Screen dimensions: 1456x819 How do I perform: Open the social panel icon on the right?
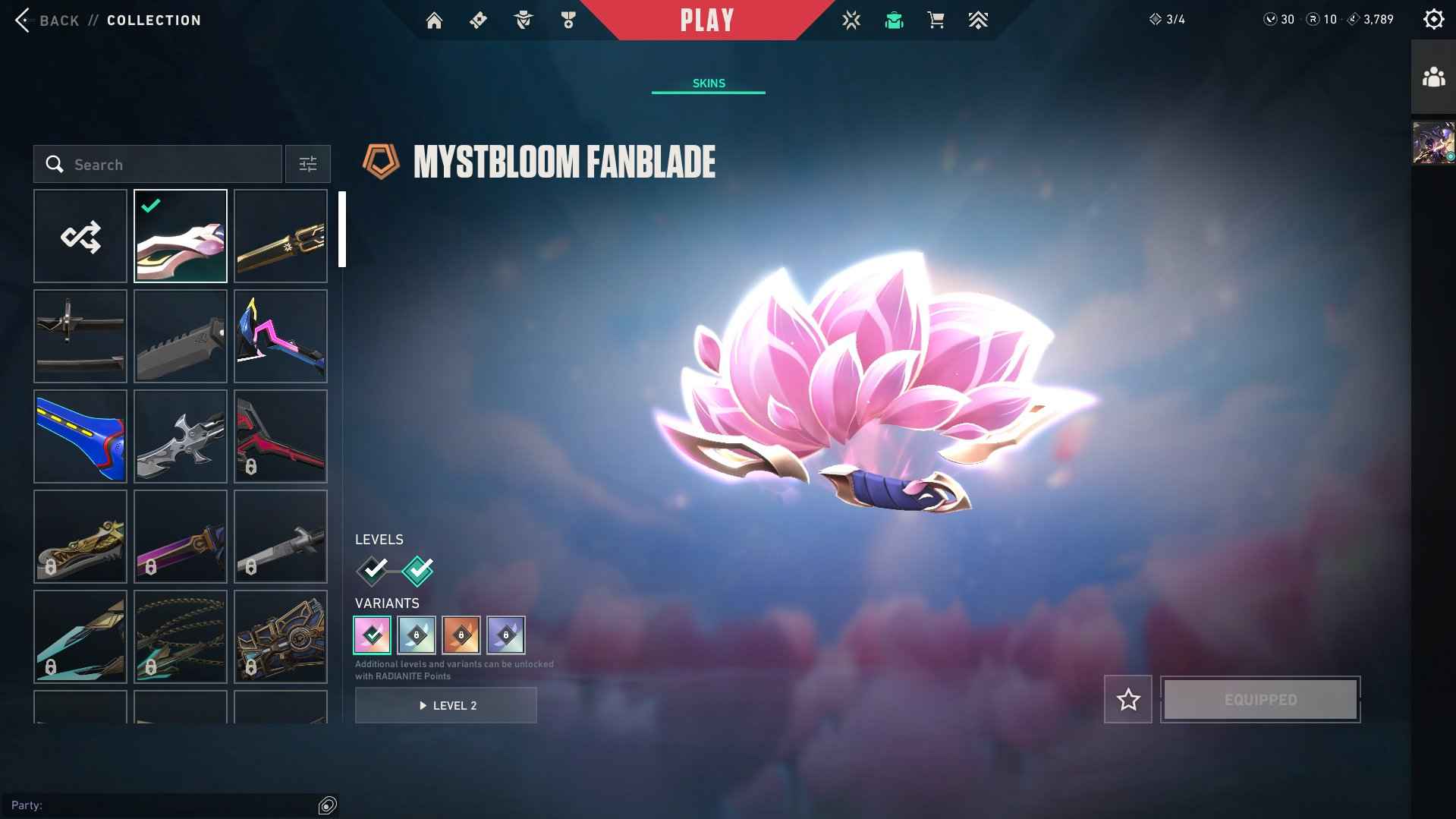tap(1432, 76)
